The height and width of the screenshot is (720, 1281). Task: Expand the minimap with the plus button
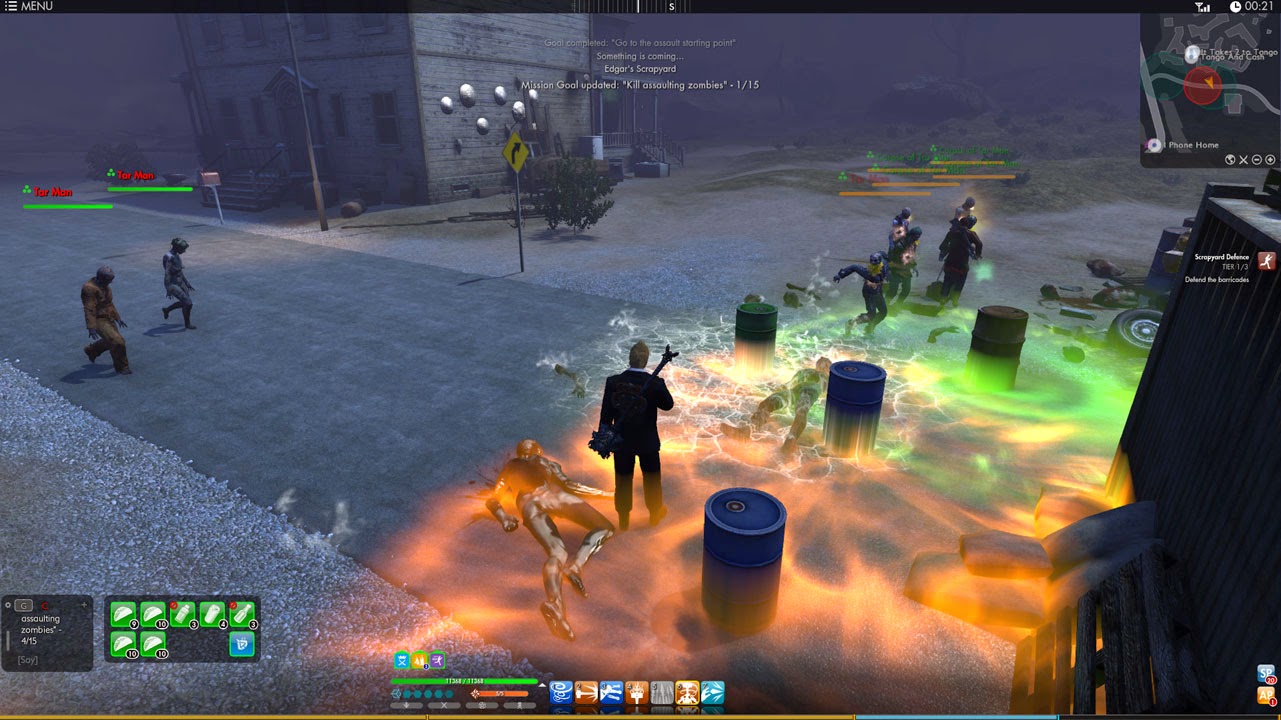tap(1270, 159)
